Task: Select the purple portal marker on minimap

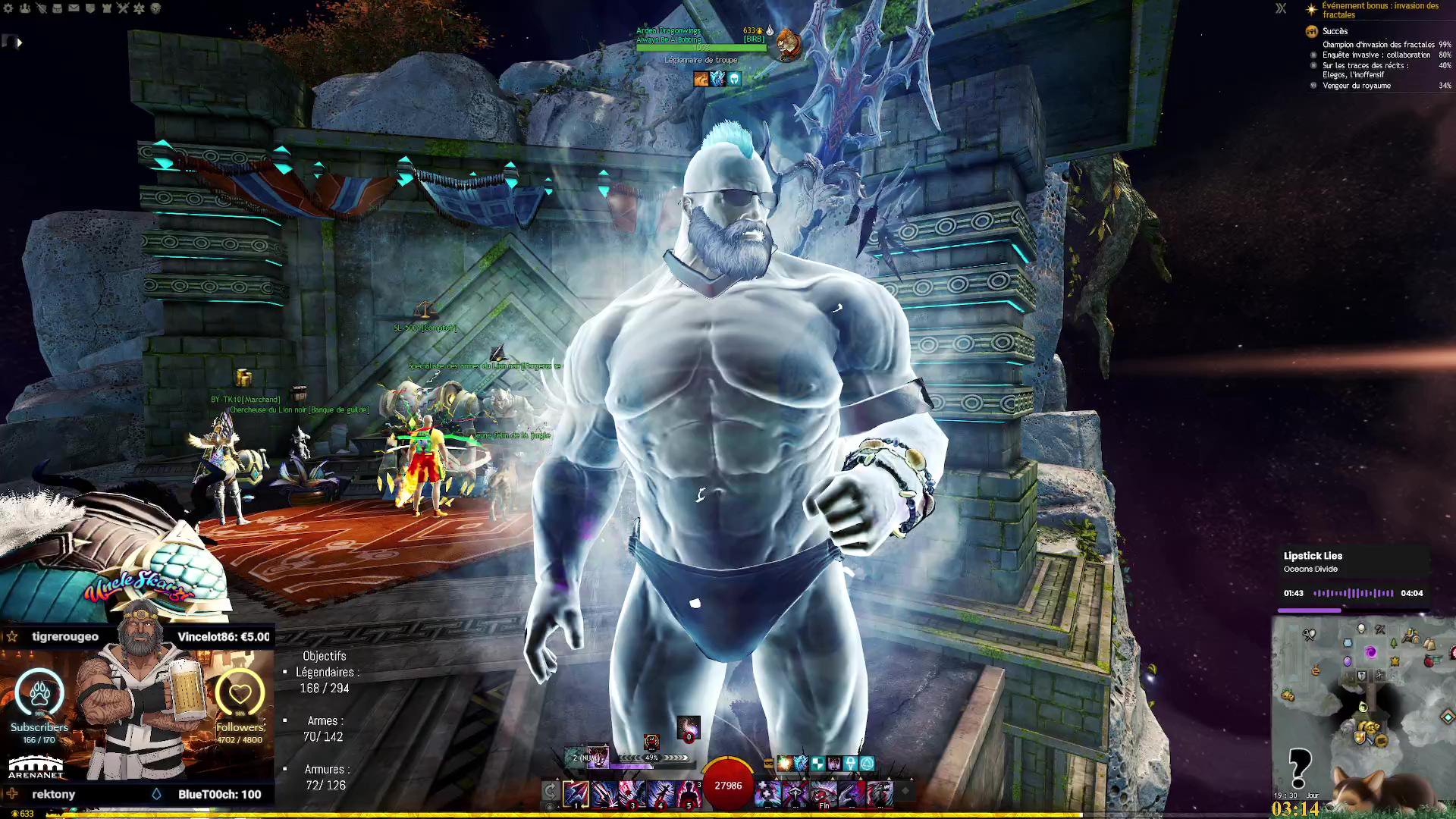Action: pyautogui.click(x=1370, y=652)
